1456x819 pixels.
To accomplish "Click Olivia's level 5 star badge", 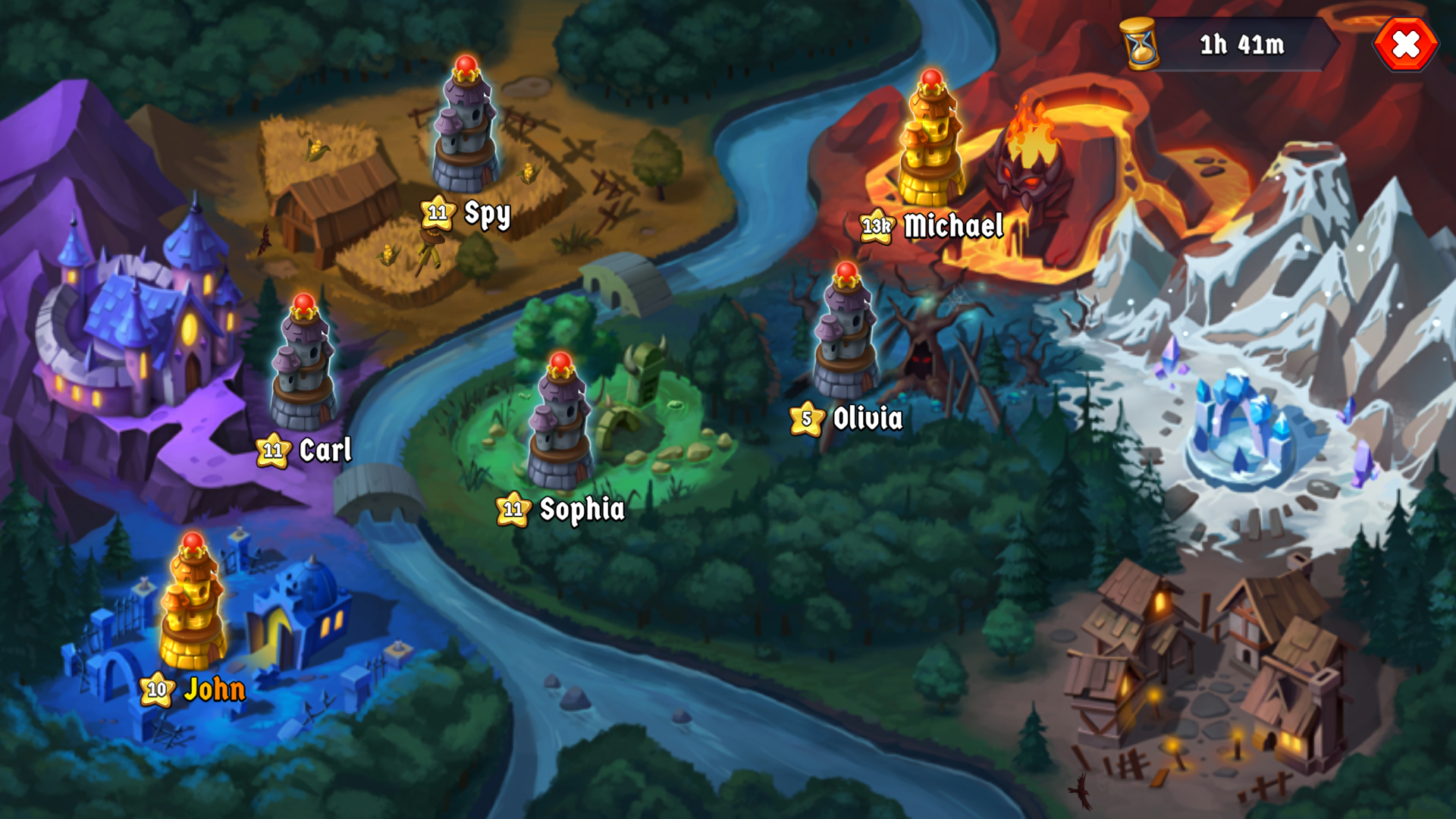I will click(806, 417).
